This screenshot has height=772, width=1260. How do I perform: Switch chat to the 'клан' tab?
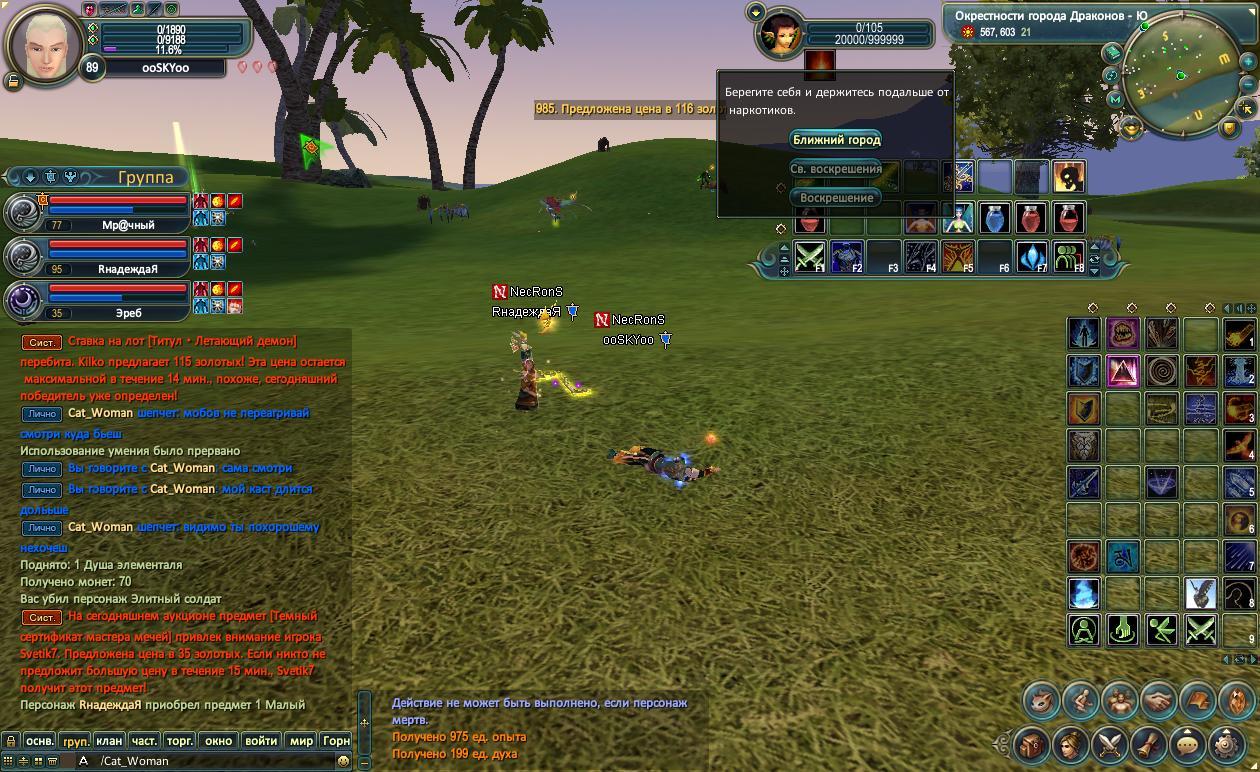click(x=109, y=741)
